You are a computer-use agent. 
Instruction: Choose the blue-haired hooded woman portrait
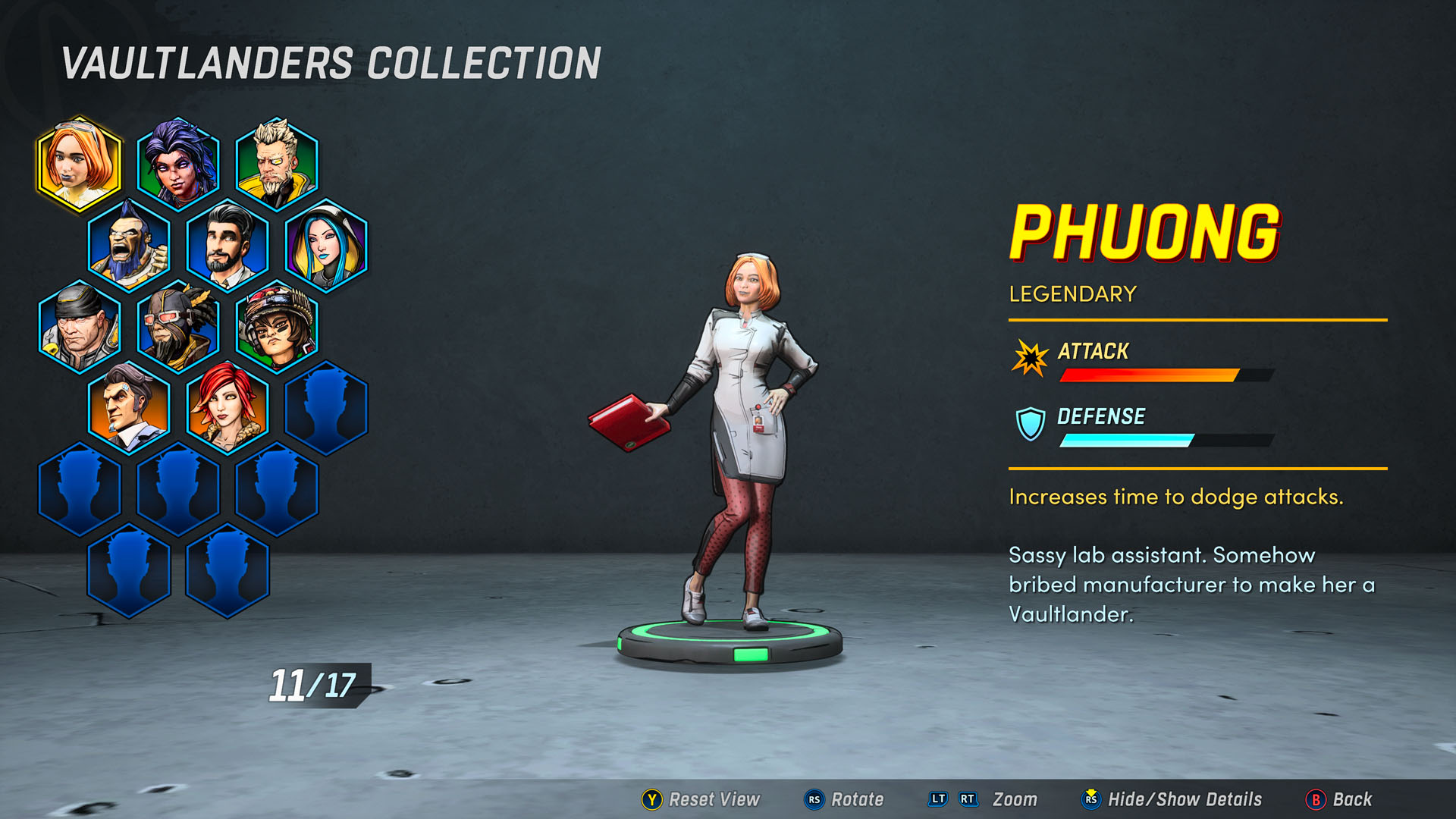pos(326,245)
